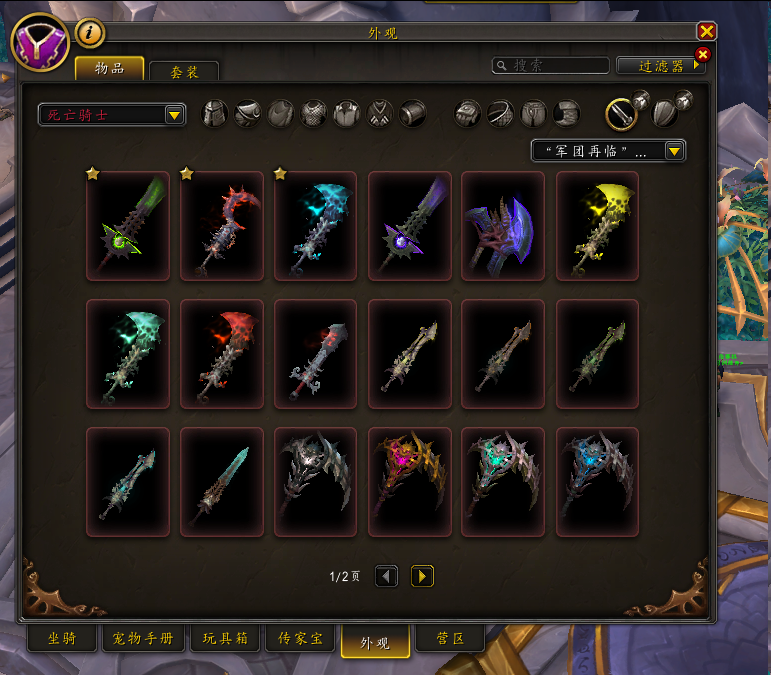This screenshot has width=771, height=675.
Task: Go to the next appearance page
Action: [x=422, y=576]
